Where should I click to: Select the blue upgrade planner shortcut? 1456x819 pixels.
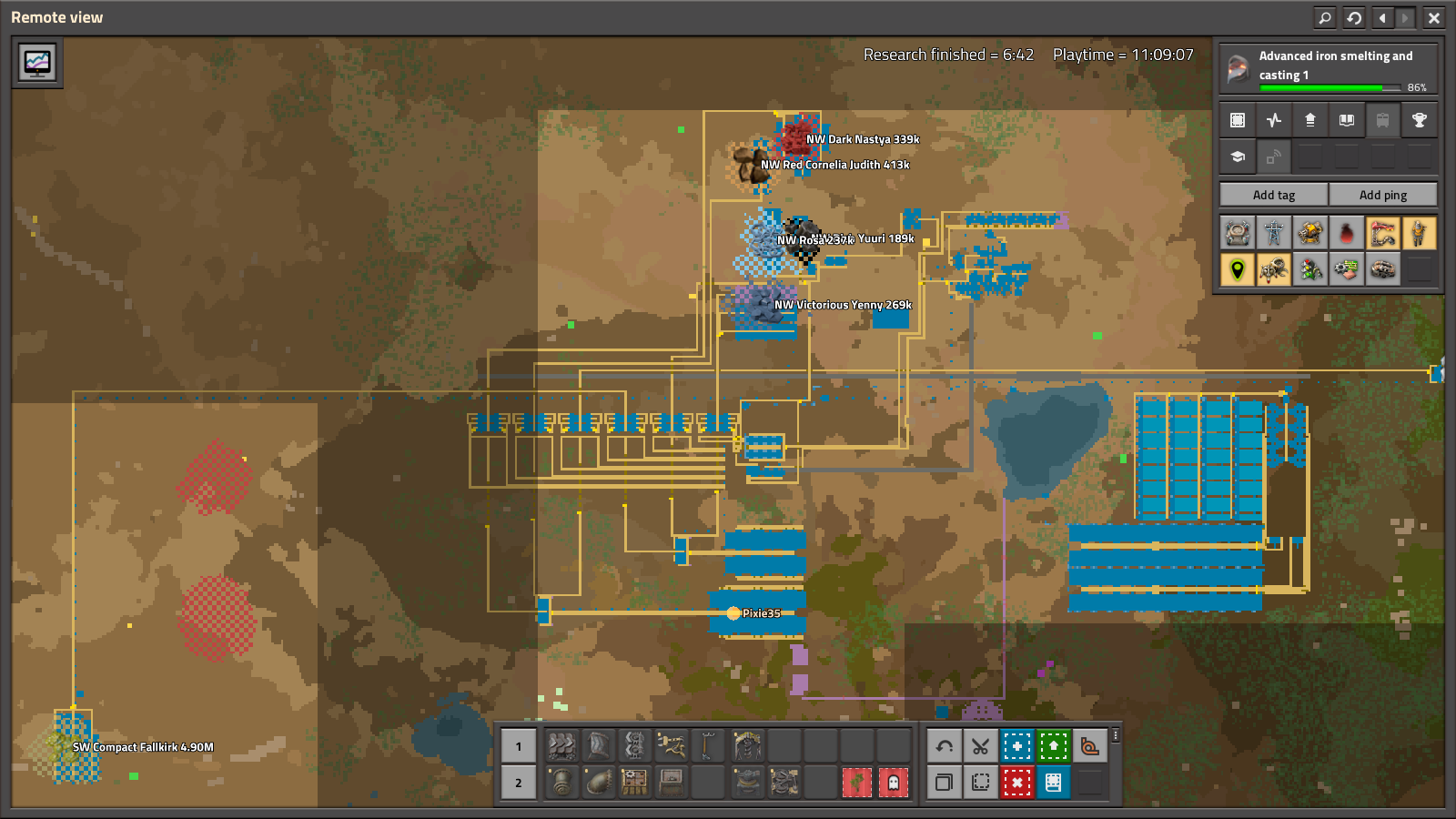[x=1054, y=746]
